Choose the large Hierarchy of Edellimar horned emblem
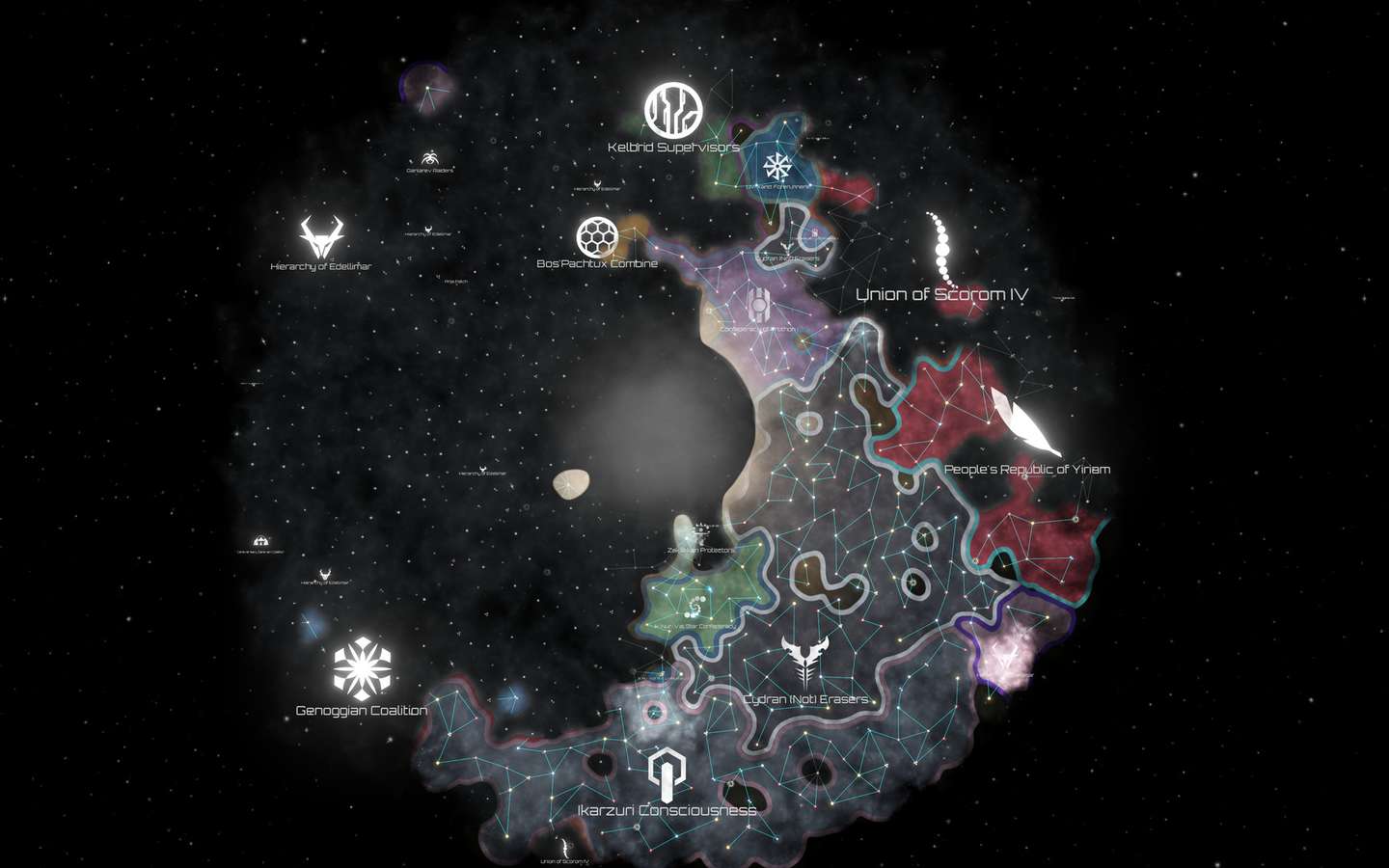 [320, 237]
